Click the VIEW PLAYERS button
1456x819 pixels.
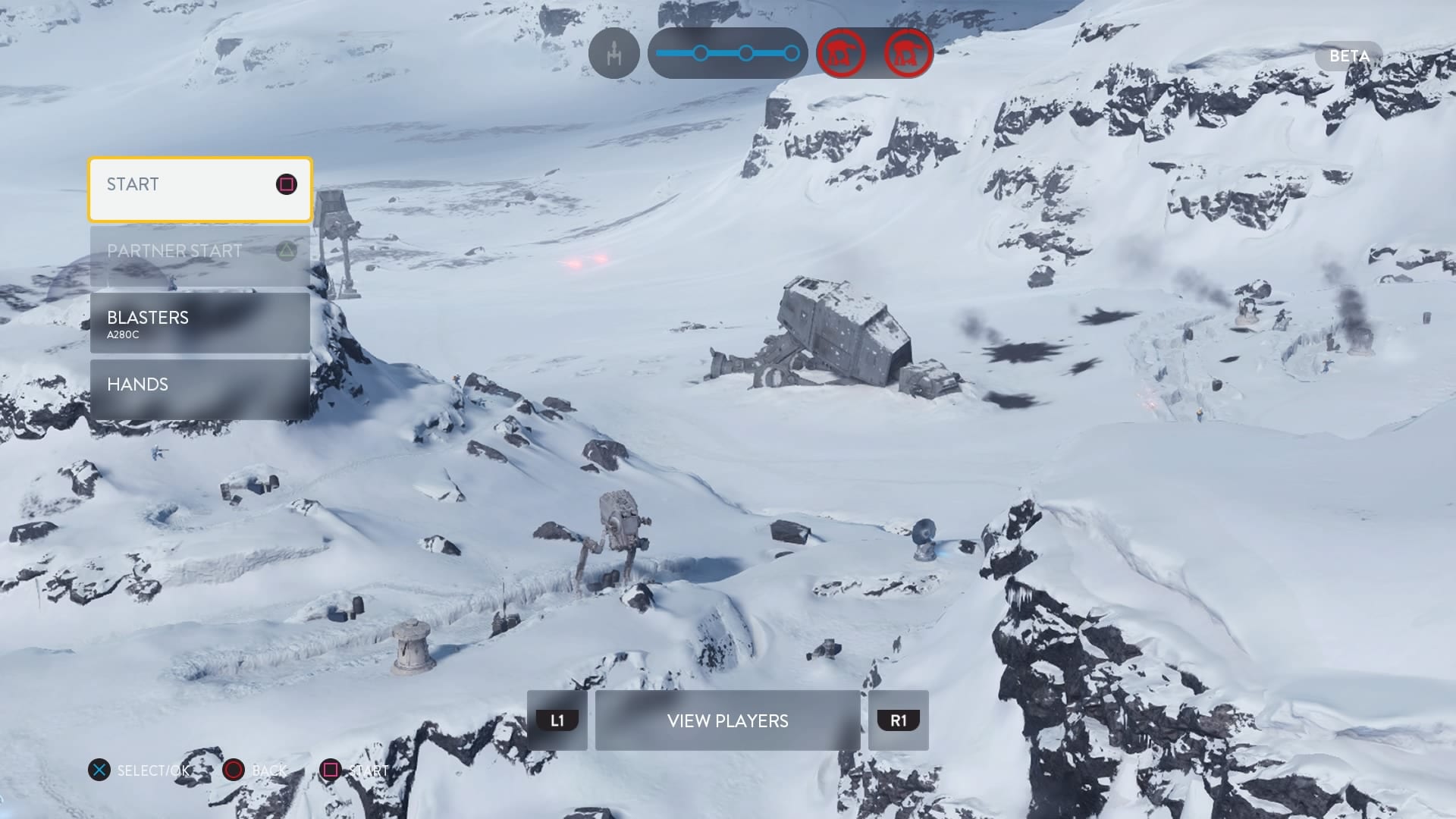727,720
